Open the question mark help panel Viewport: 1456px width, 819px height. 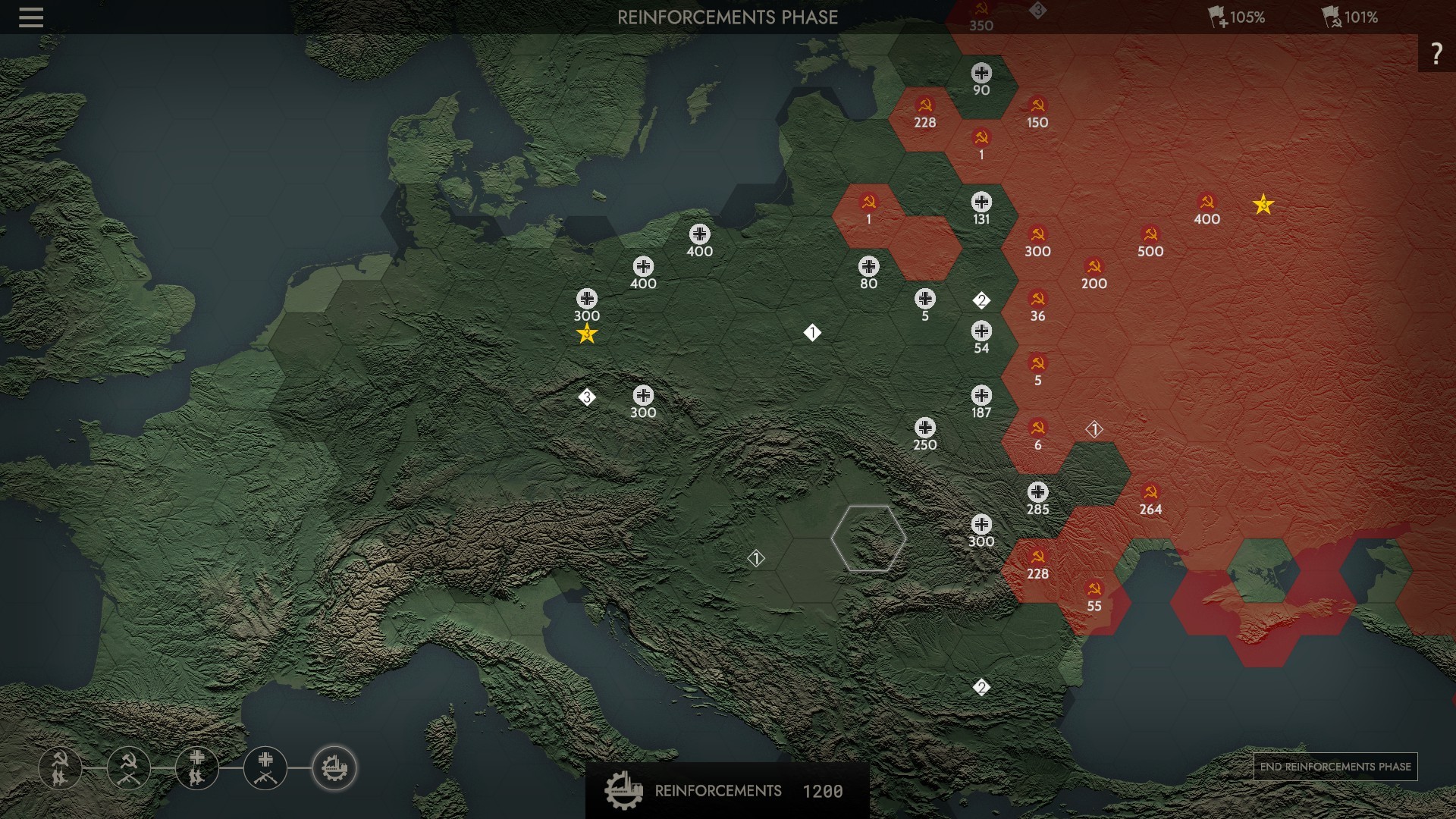1436,53
